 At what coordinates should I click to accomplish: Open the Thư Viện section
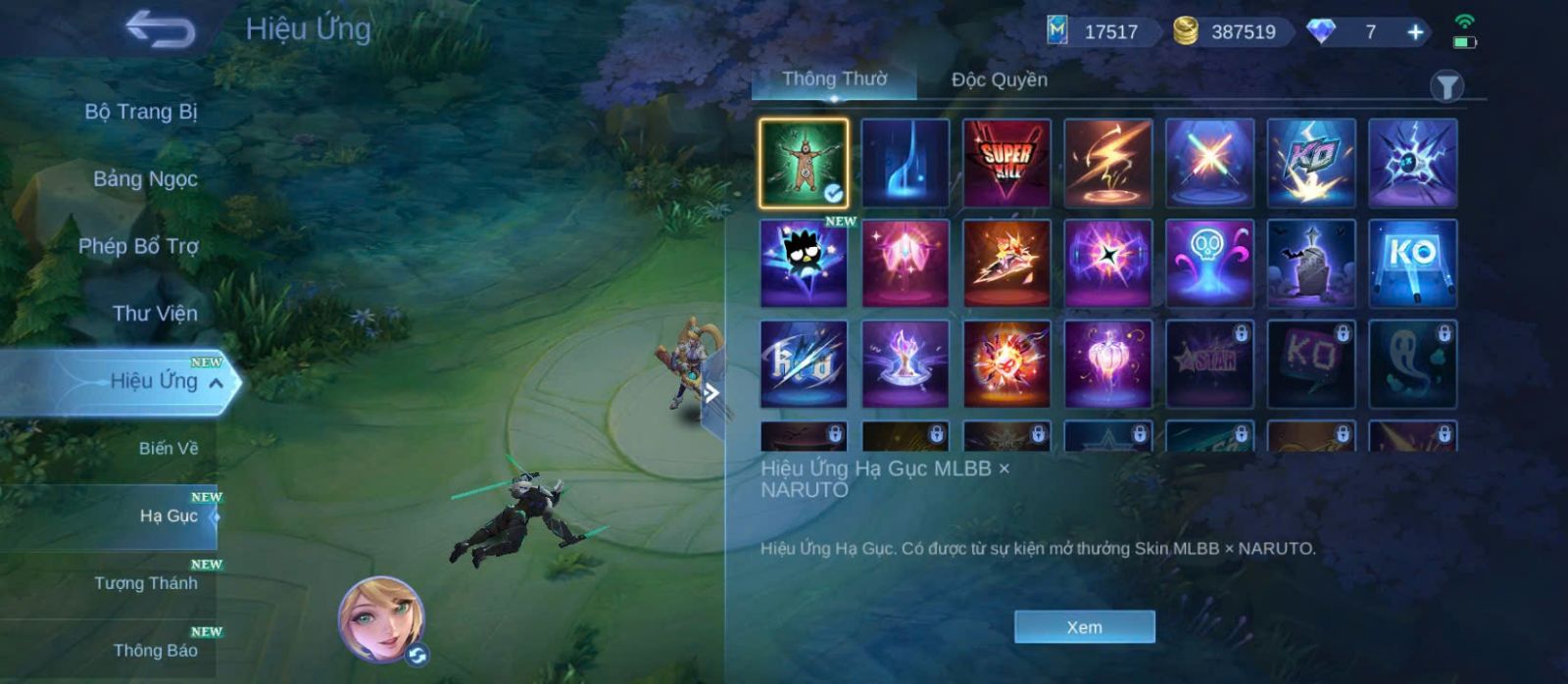pos(155,314)
